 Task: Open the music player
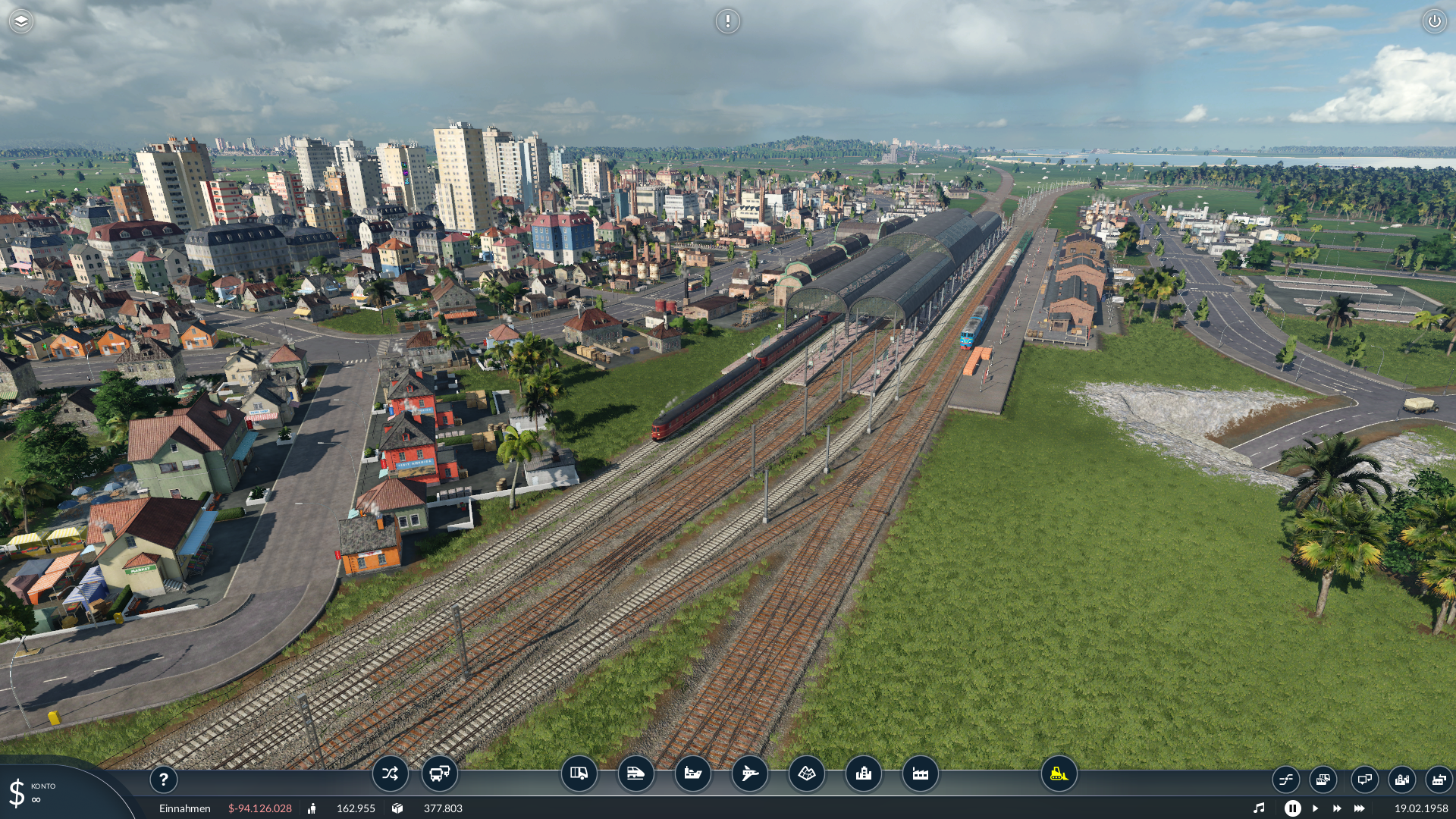click(1259, 808)
